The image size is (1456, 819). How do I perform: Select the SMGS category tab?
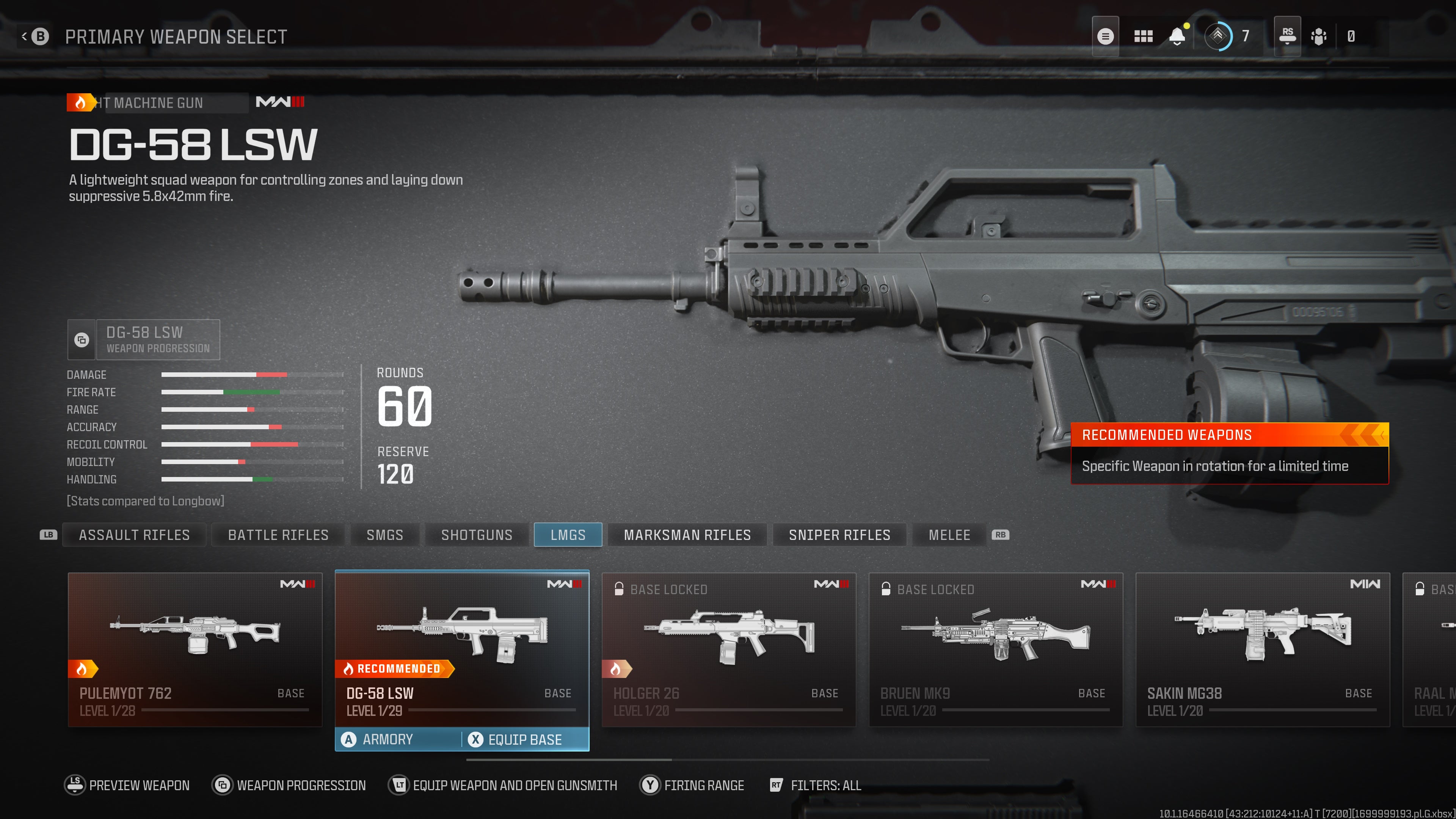[x=385, y=535]
